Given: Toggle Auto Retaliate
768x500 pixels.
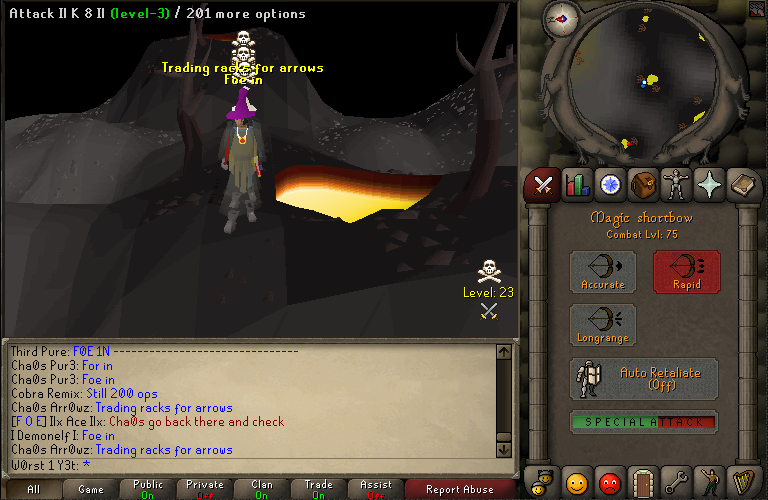Looking at the screenshot, I should pos(644,378).
